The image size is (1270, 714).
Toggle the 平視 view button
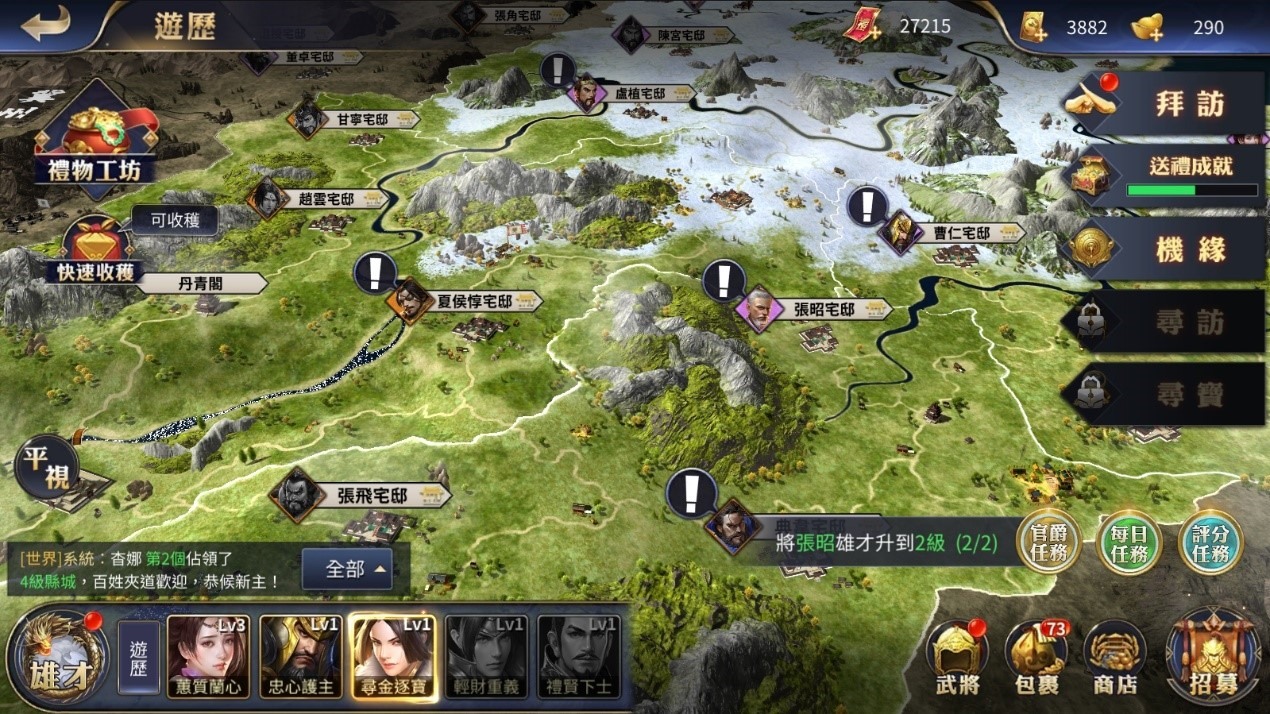(46, 468)
